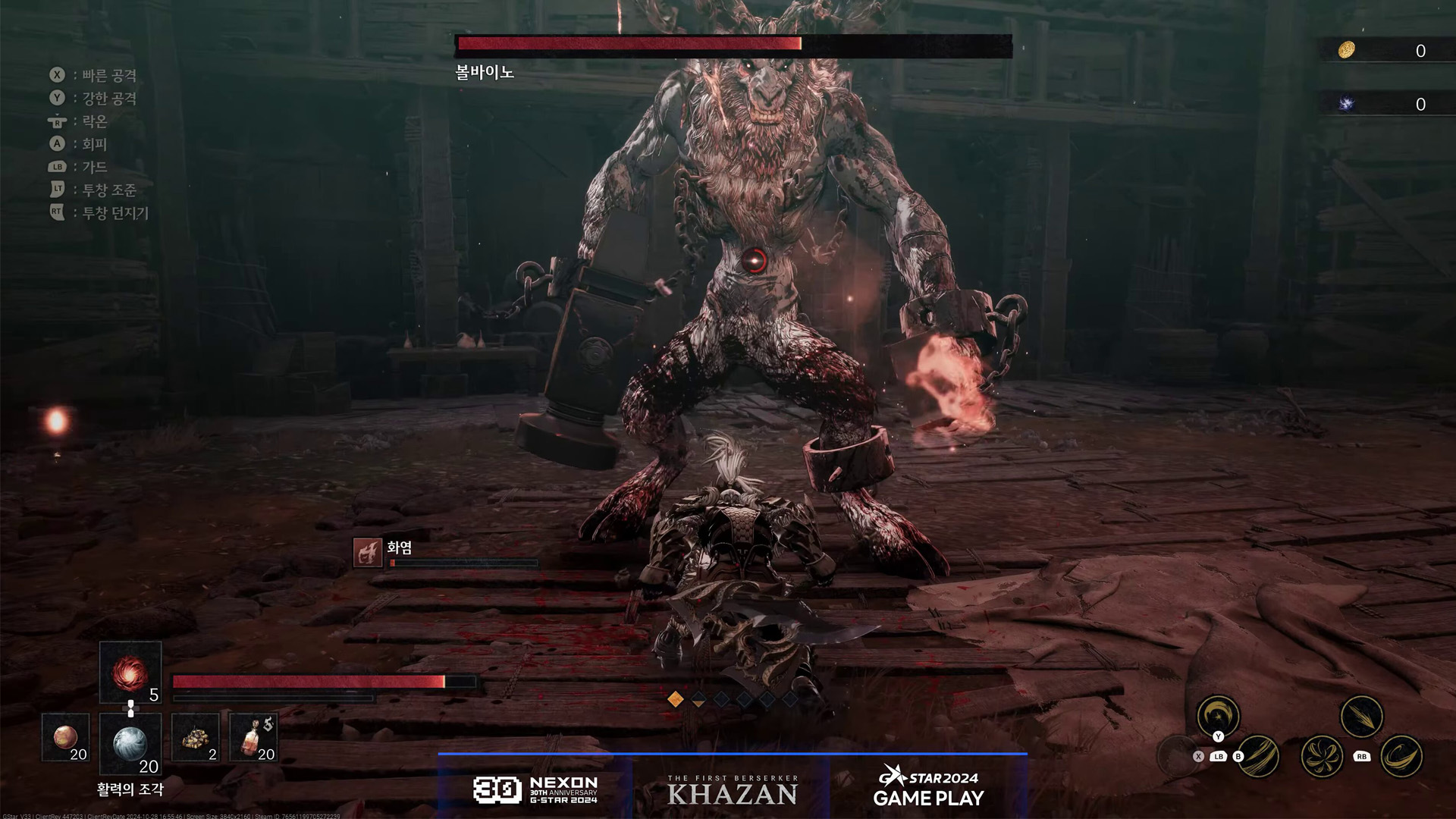Image resolution: width=1456 pixels, height=819 pixels.
Task: Activate the curved sweeping swirl skill
Action: point(1401,756)
